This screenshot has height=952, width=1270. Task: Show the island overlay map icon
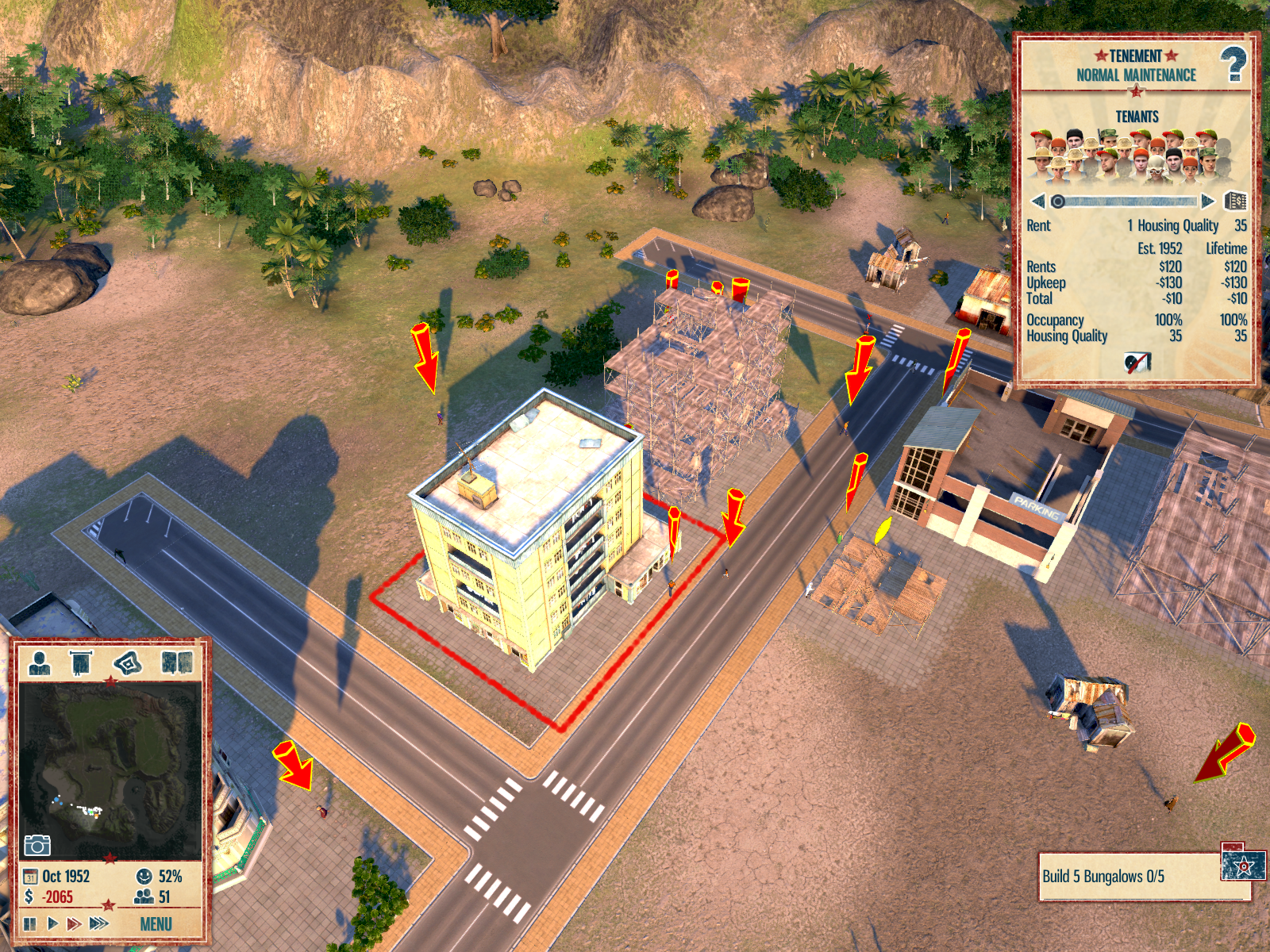(129, 662)
